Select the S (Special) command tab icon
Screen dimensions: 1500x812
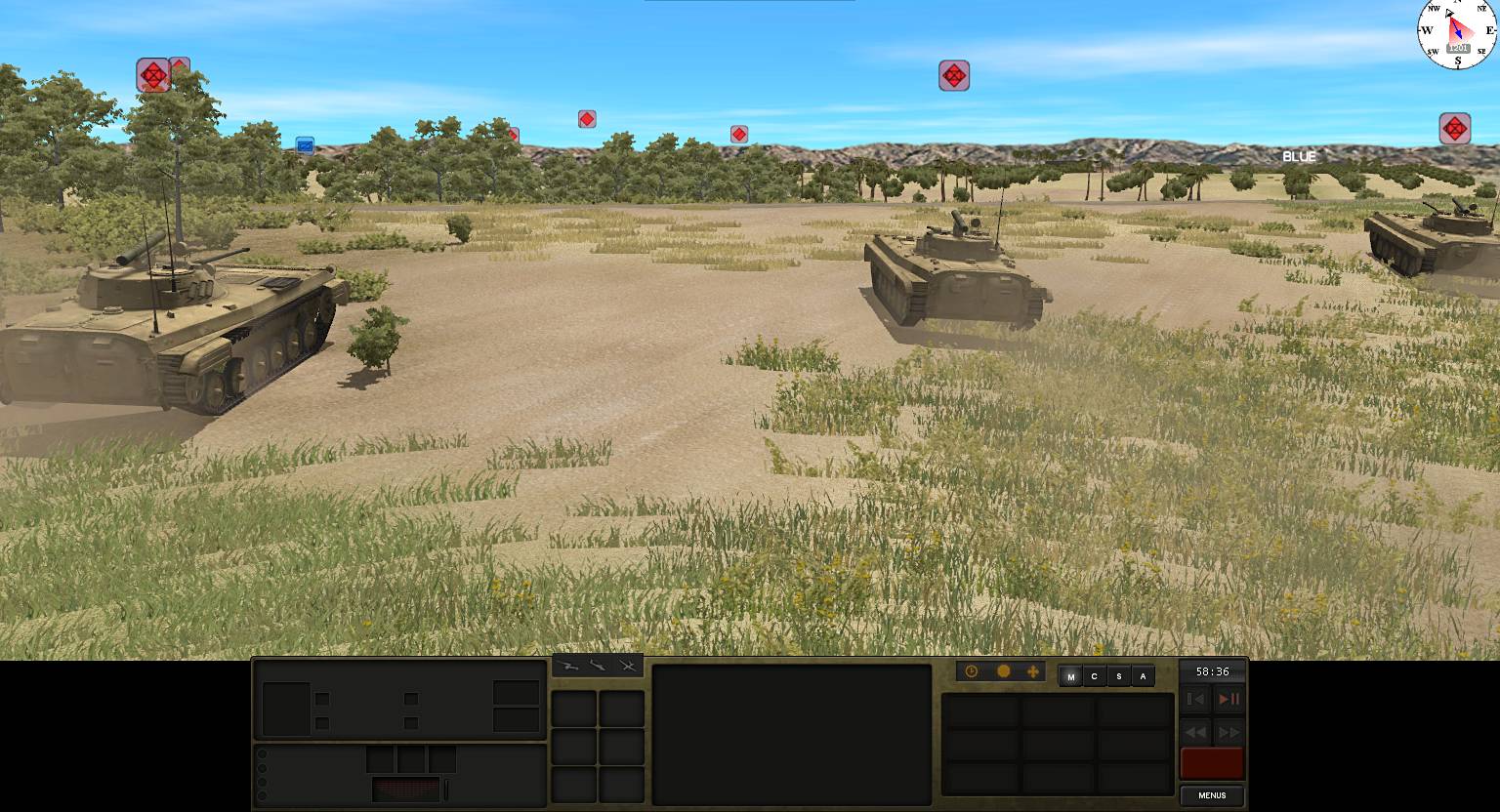(1120, 676)
